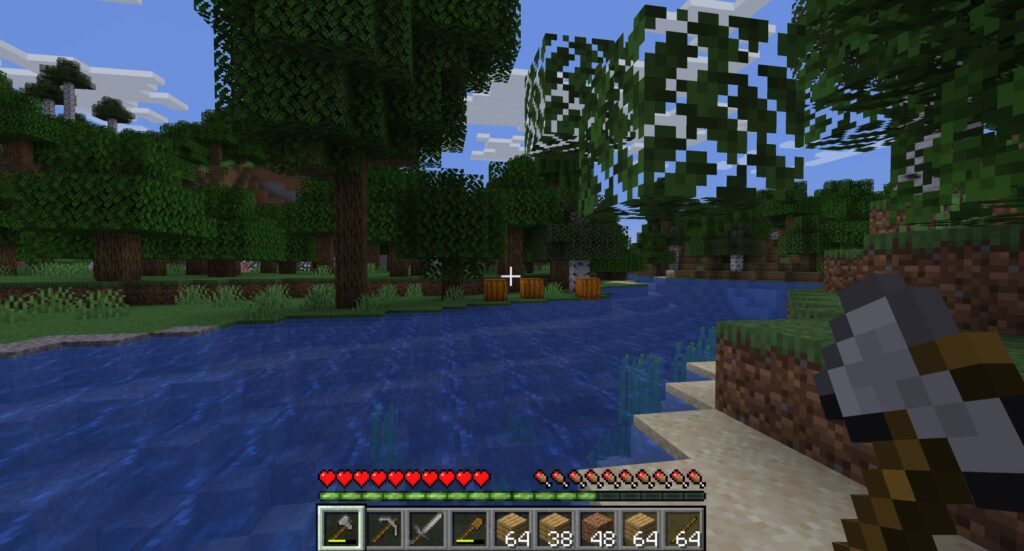1024x551 pixels.
Task: Select the pickaxe in the hotbar
Action: point(382,528)
